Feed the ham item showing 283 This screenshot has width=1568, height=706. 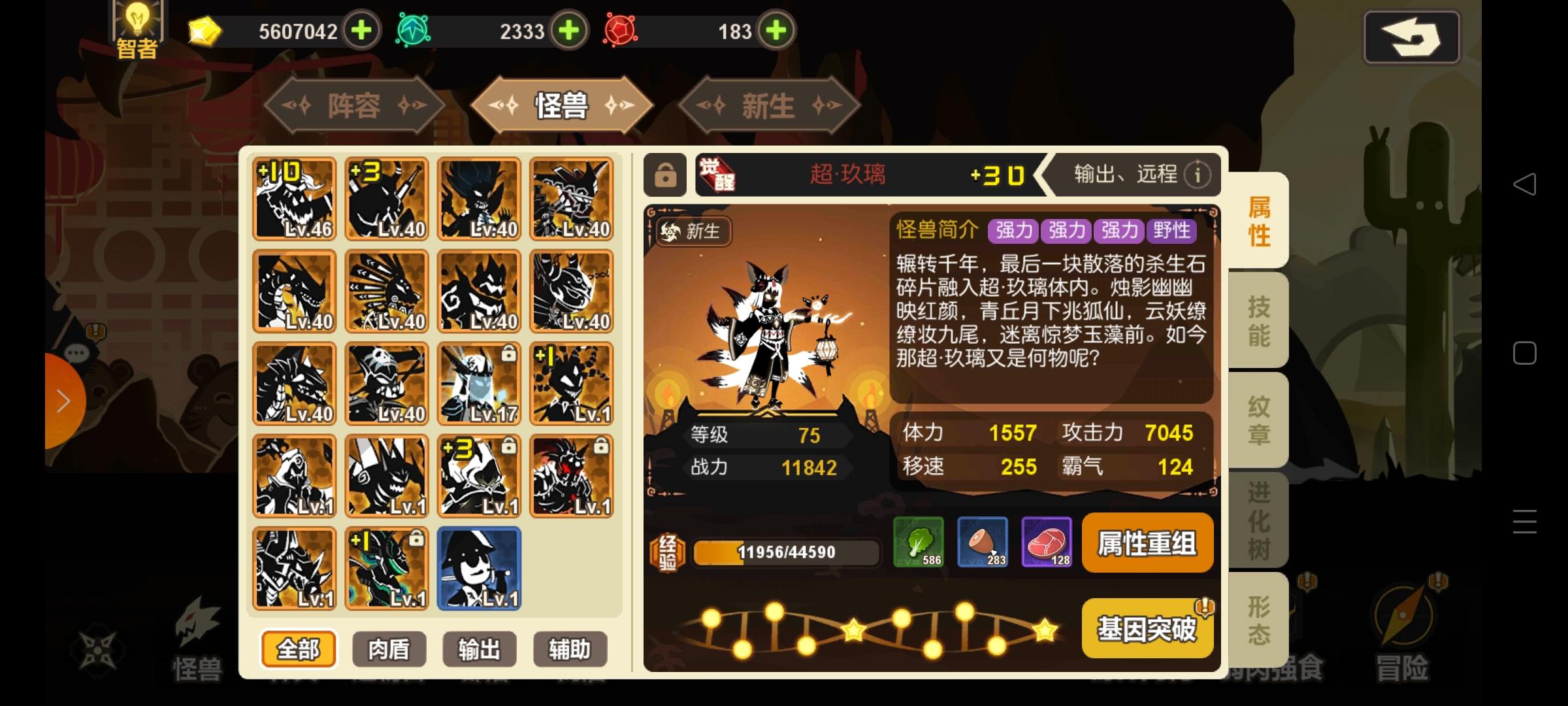pos(983,543)
